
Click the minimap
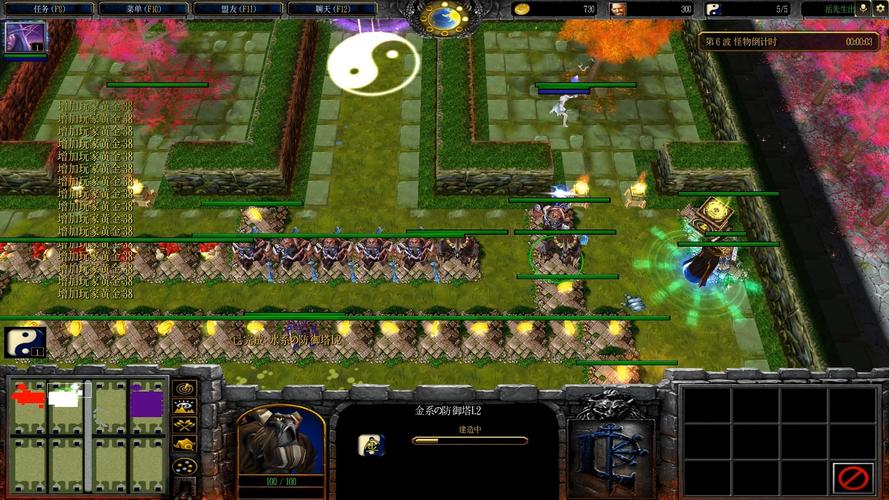point(88,435)
